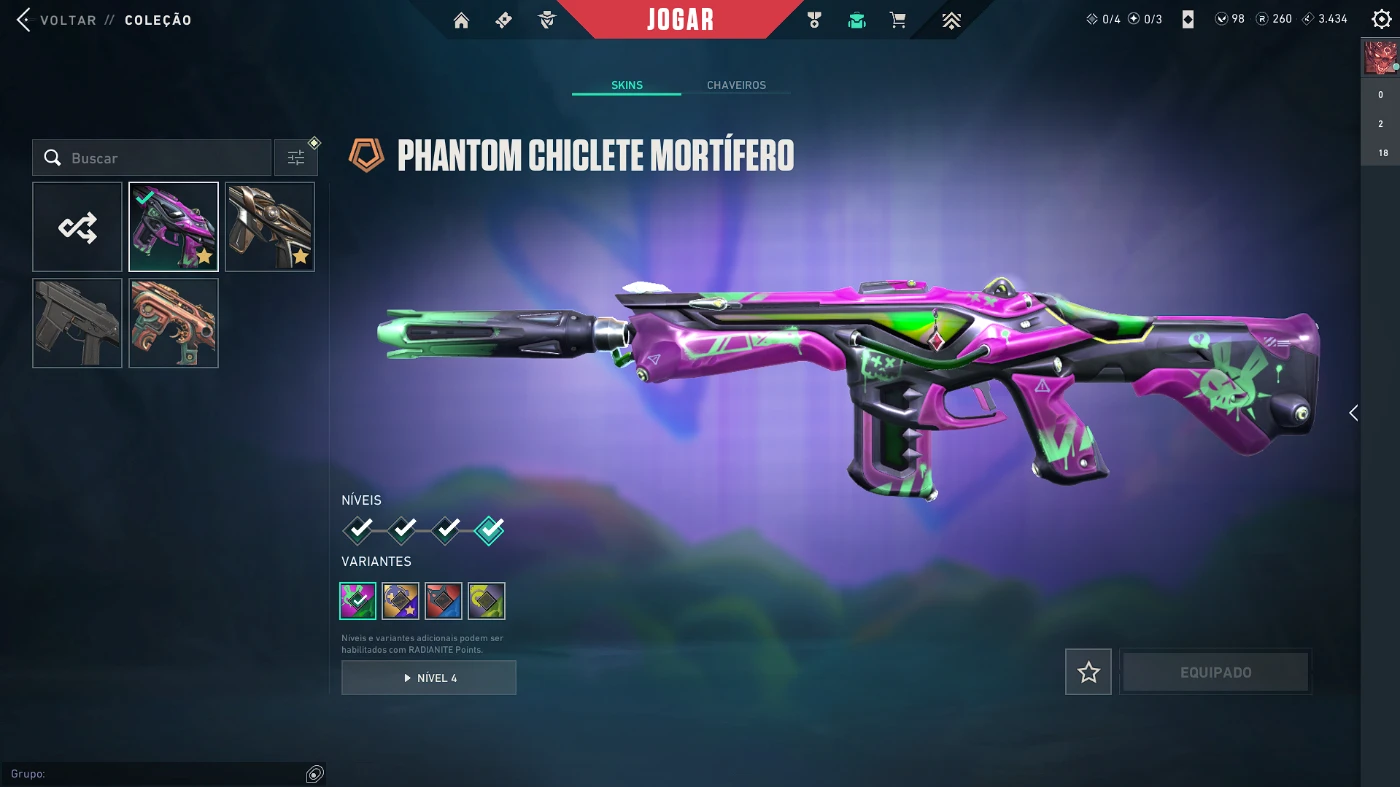Select the purple Chiclete Mortífero skin thumbnail
Viewport: 1400px width, 787px height.
(173, 227)
